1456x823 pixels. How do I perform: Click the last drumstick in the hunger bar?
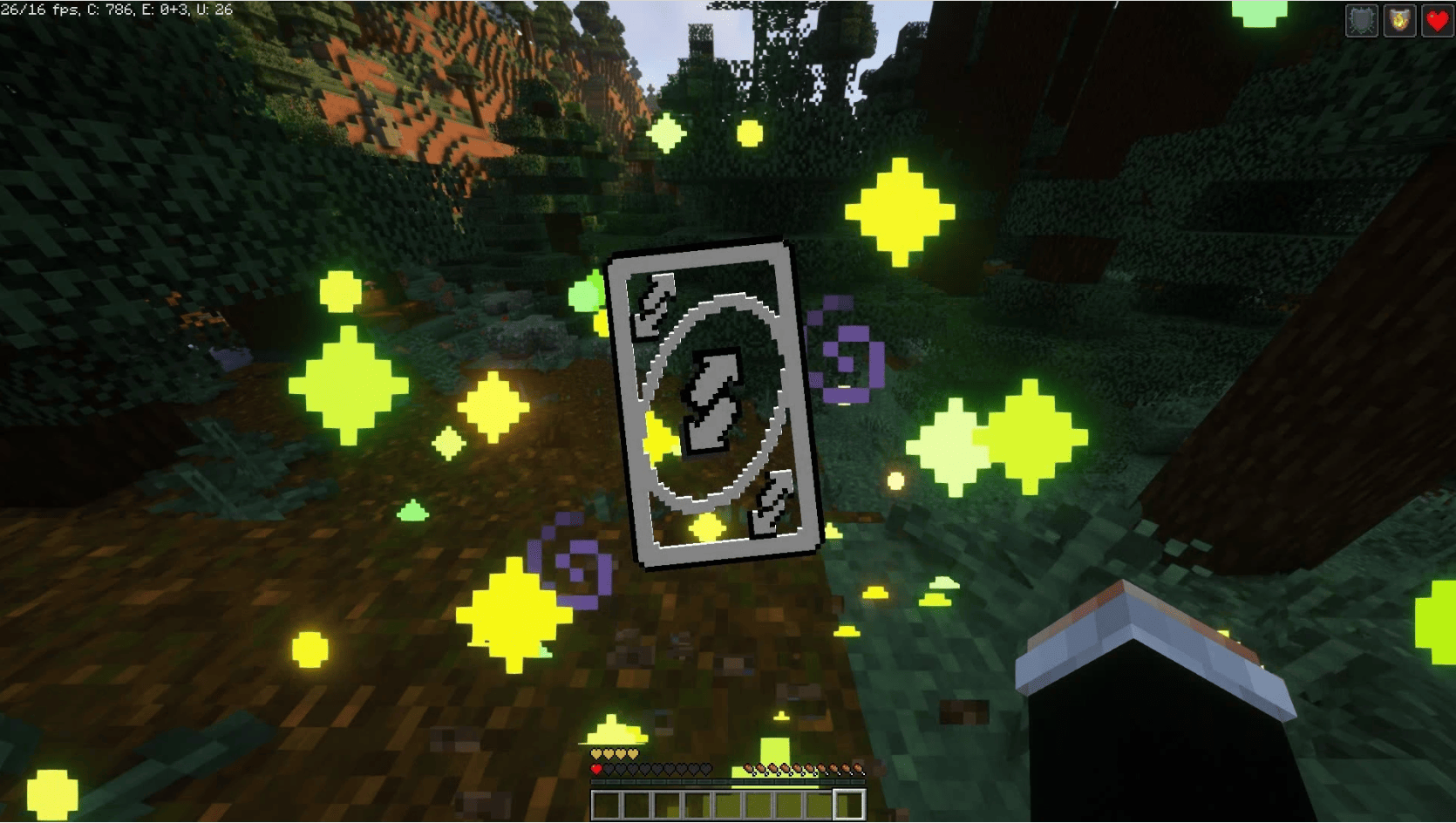tap(860, 769)
